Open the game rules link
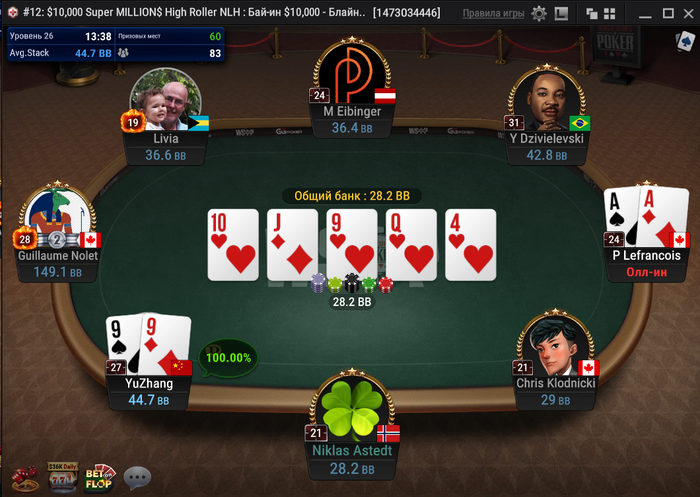The image size is (700, 497). (493, 14)
